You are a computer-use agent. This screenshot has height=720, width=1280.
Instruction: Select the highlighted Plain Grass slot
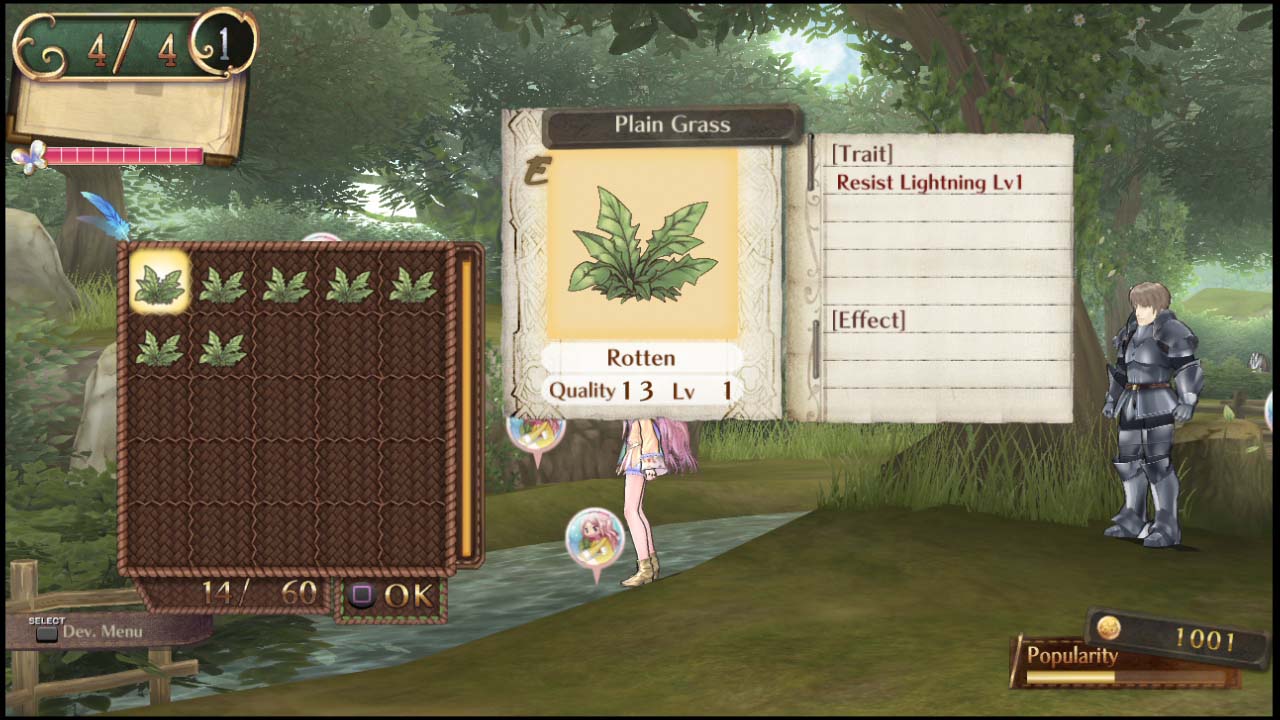160,280
